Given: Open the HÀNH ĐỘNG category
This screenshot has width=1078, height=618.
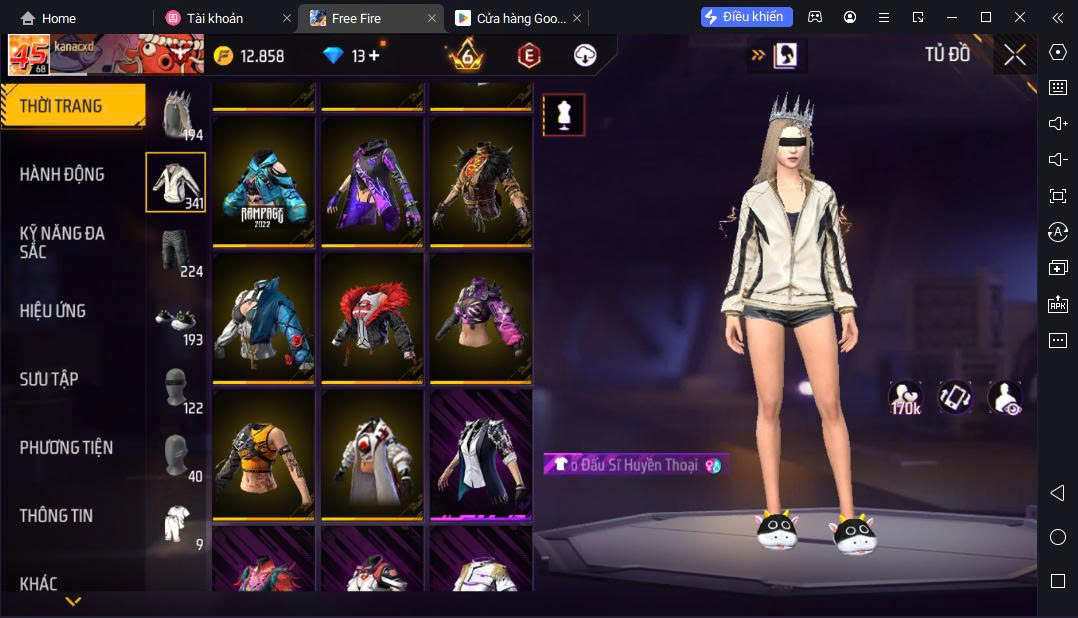Looking at the screenshot, I should 62,174.
